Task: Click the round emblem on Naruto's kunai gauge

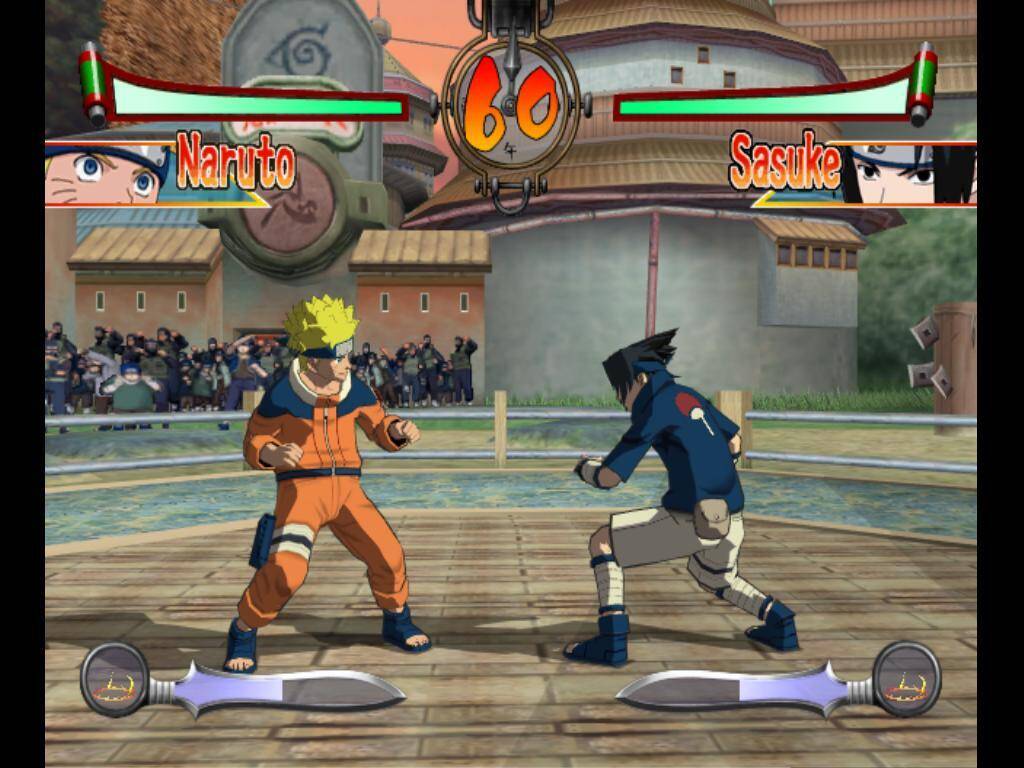Action: point(114,679)
